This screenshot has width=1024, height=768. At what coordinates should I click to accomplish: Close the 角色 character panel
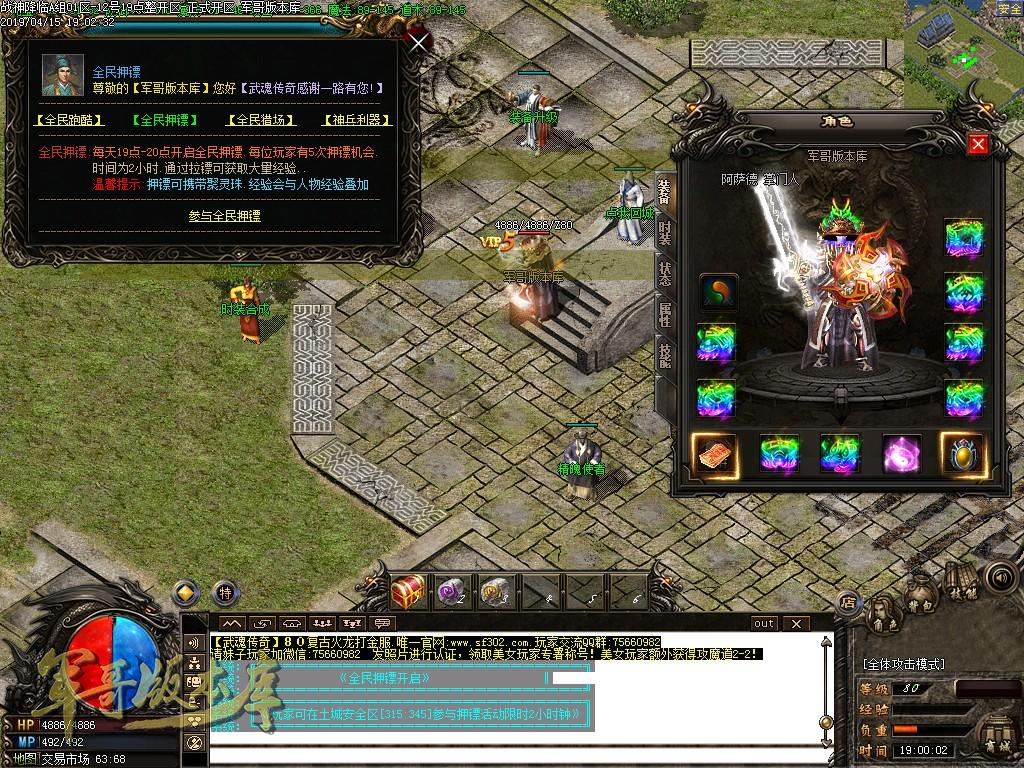978,144
